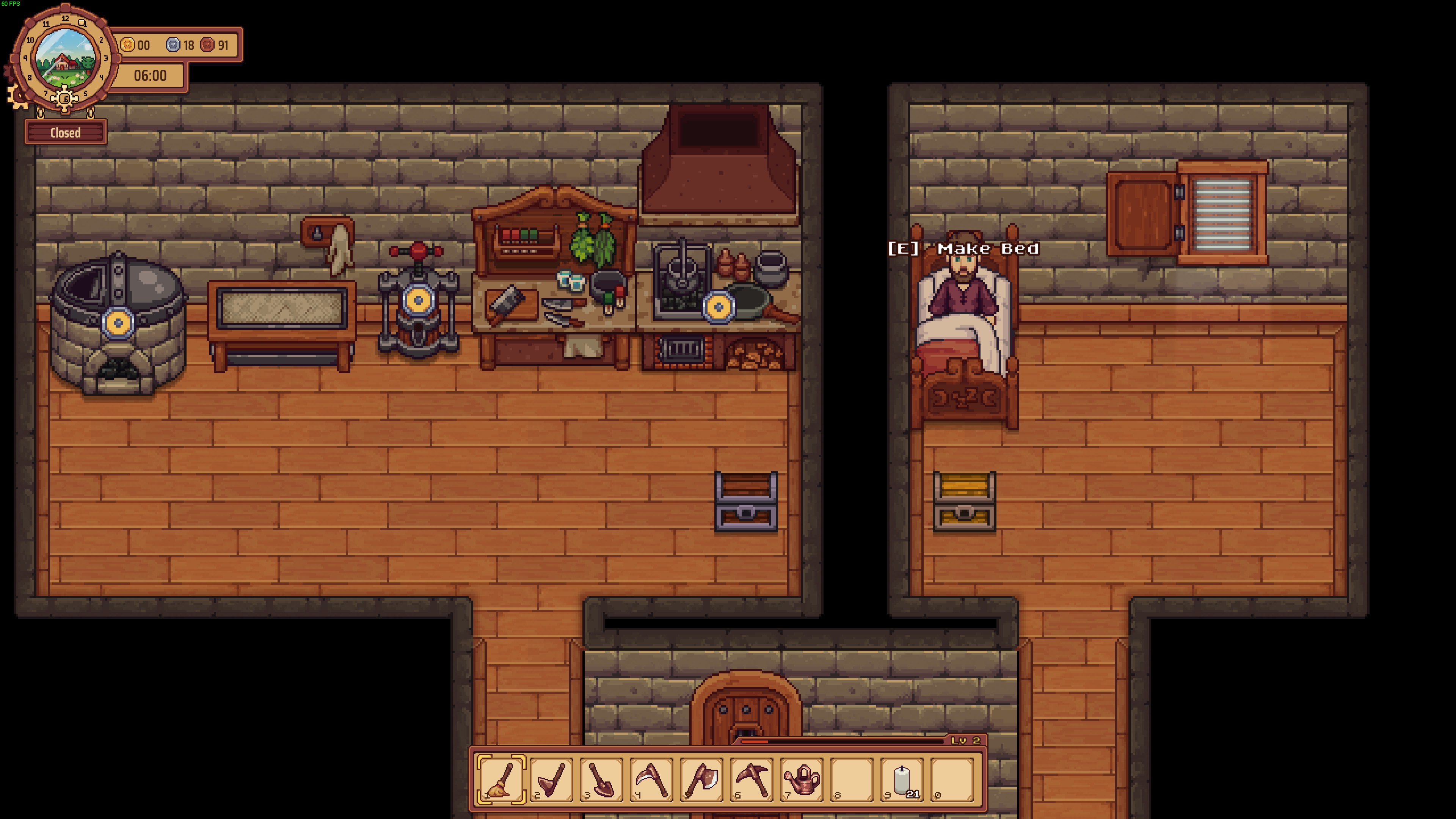Select the candle stack of 21
1456x819 pixels.
[x=902, y=780]
